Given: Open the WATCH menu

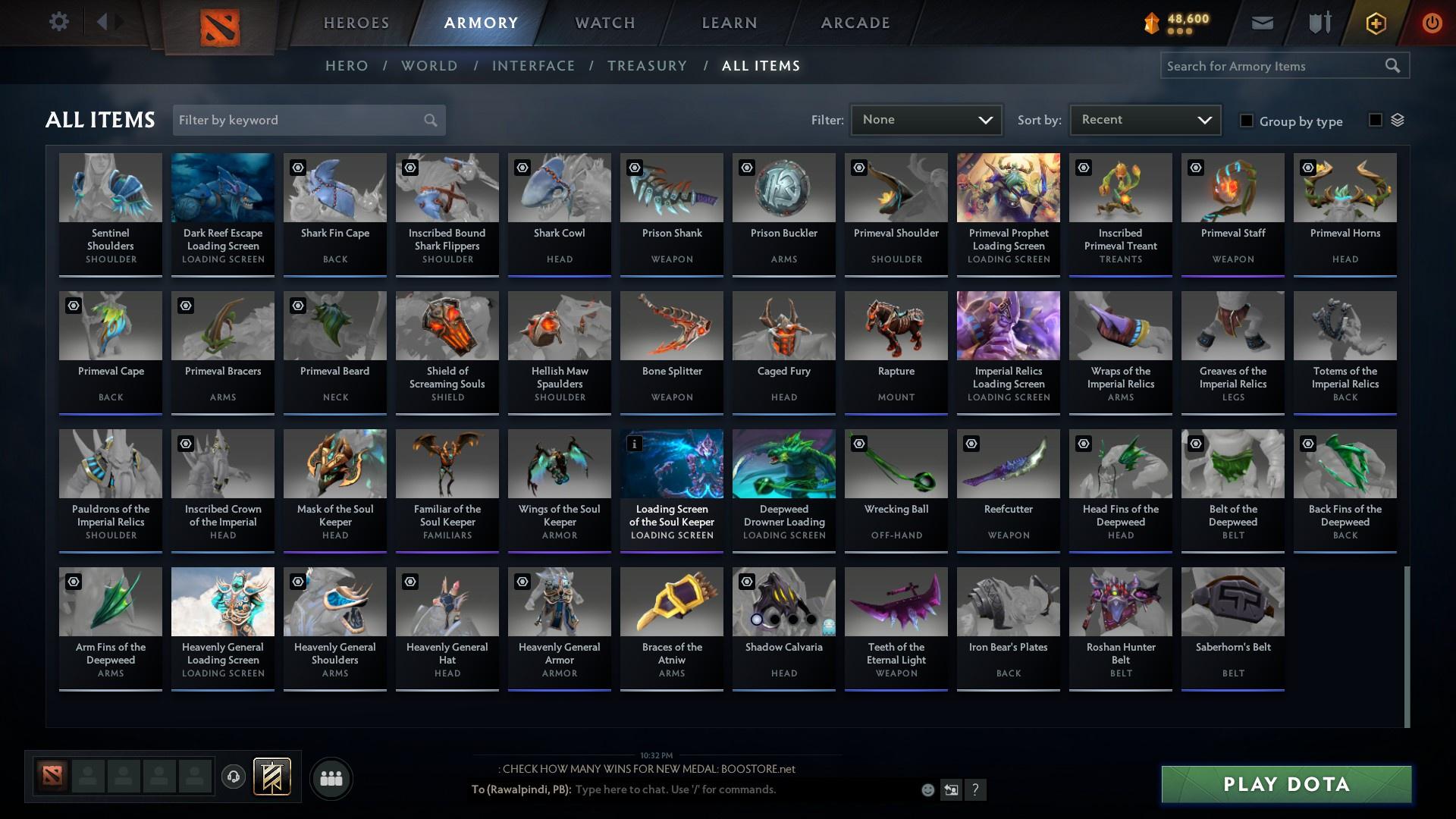Looking at the screenshot, I should [x=603, y=23].
